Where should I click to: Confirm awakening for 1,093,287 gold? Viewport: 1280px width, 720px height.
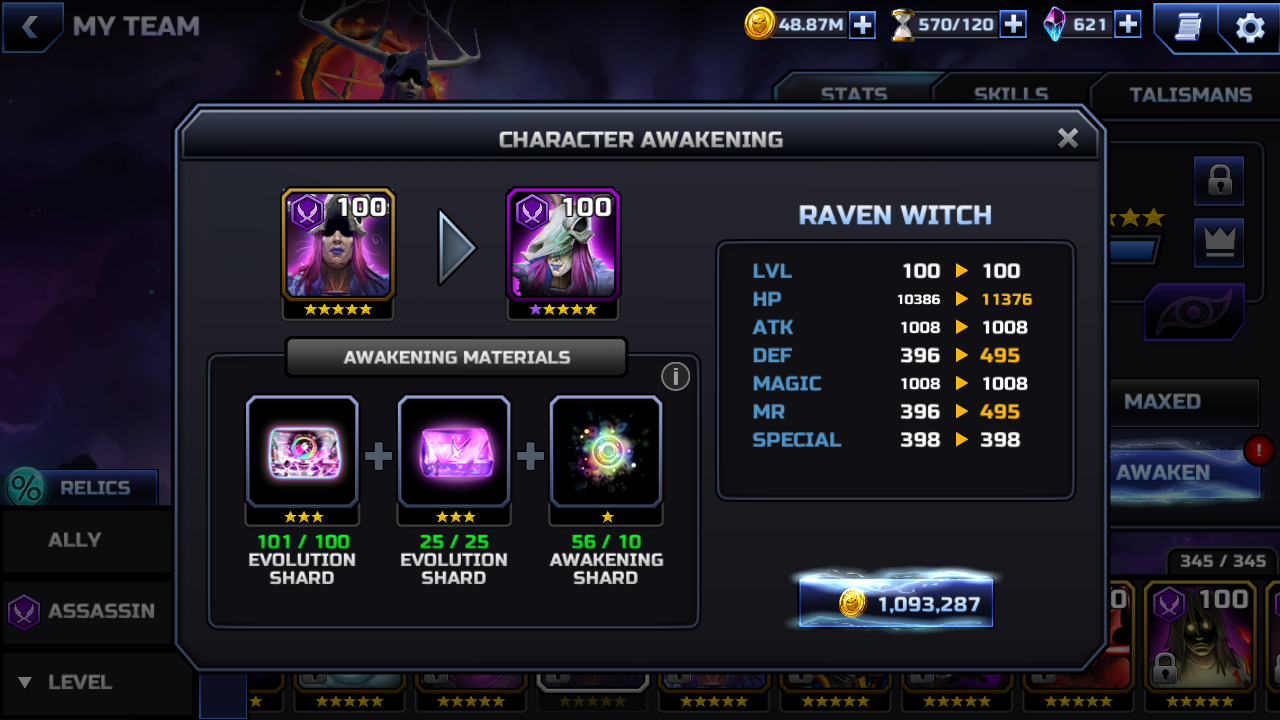[896, 603]
